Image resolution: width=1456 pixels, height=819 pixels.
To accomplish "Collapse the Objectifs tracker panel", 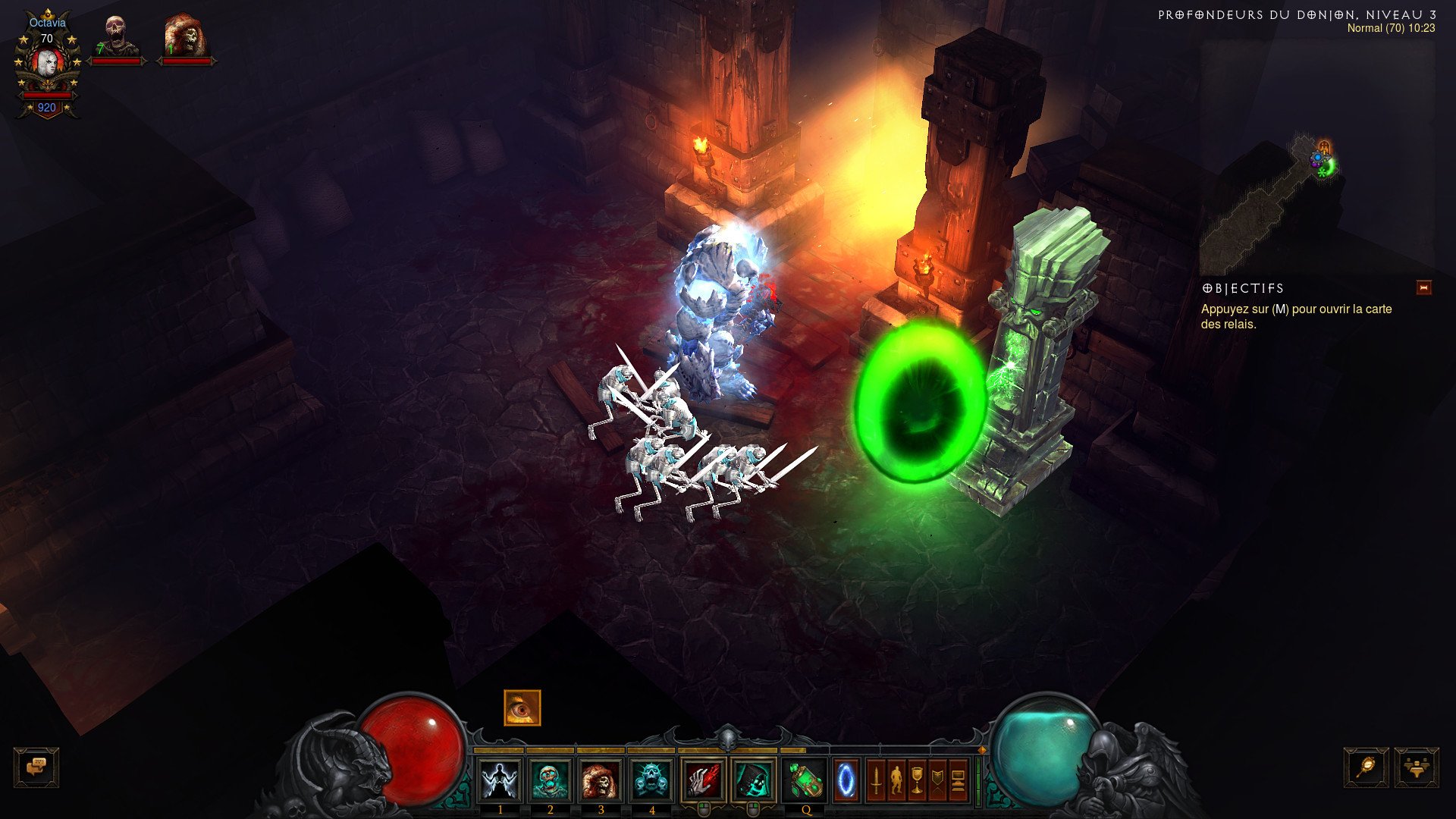I will coord(1423,288).
